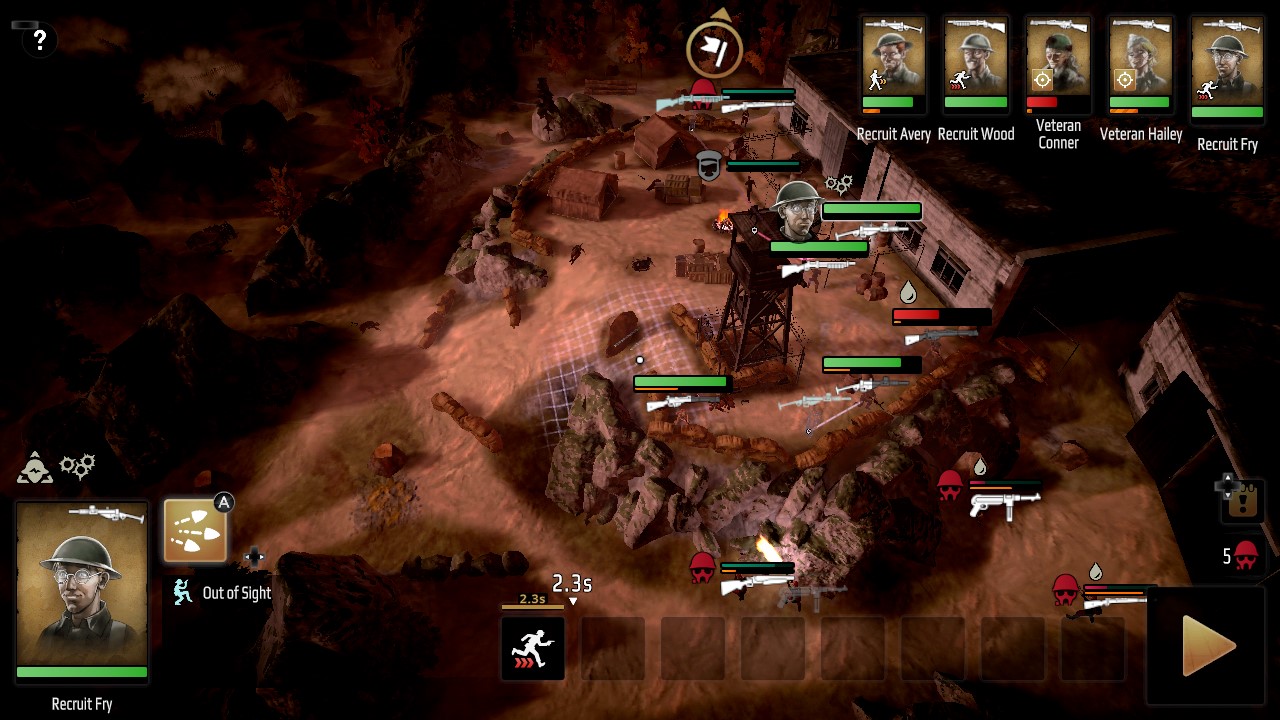Viewport: 1280px width, 720px height.
Task: Click the Out of Sight stealth icon
Action: point(182,593)
